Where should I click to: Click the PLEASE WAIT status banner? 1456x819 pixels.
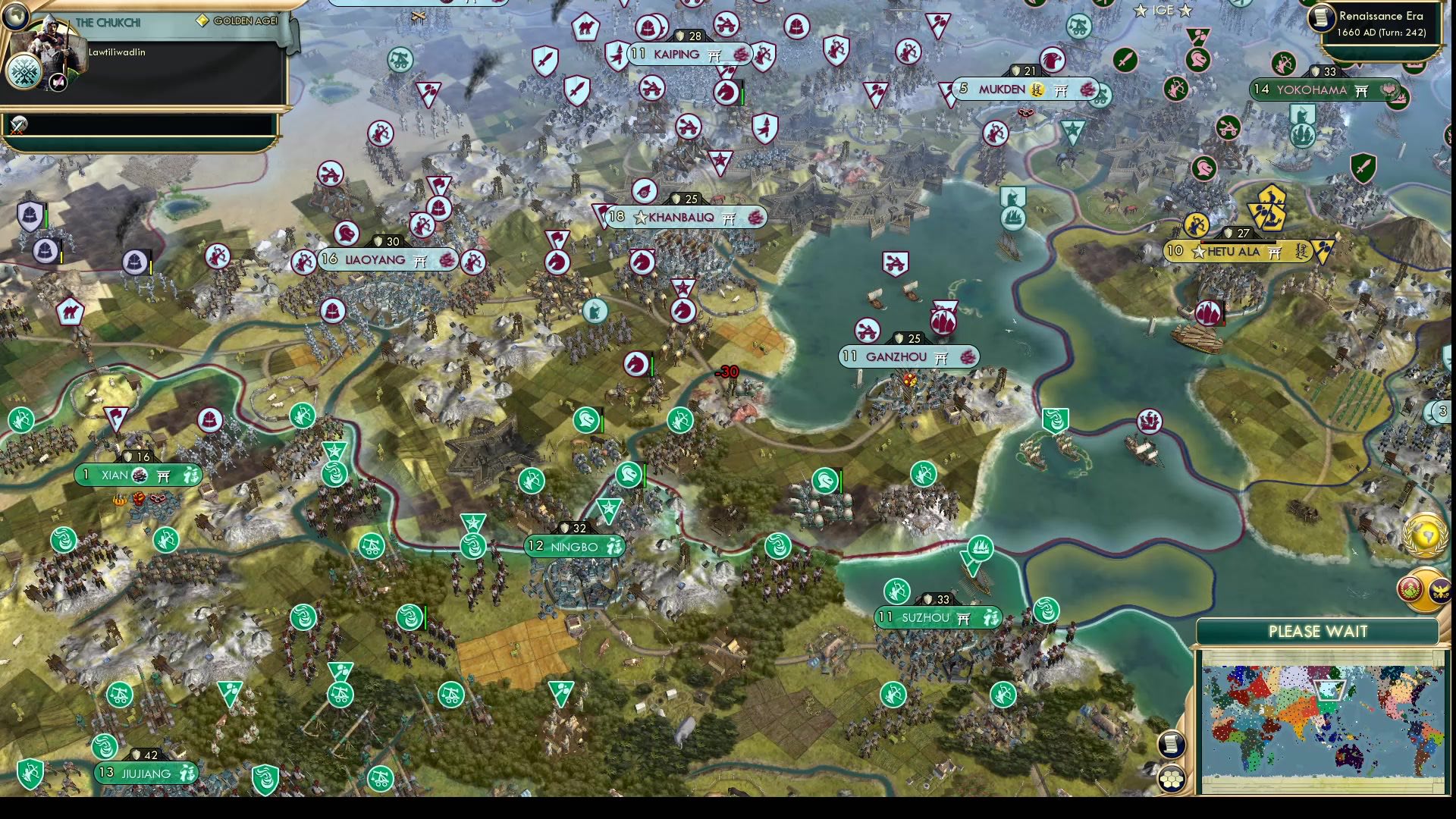(1318, 632)
